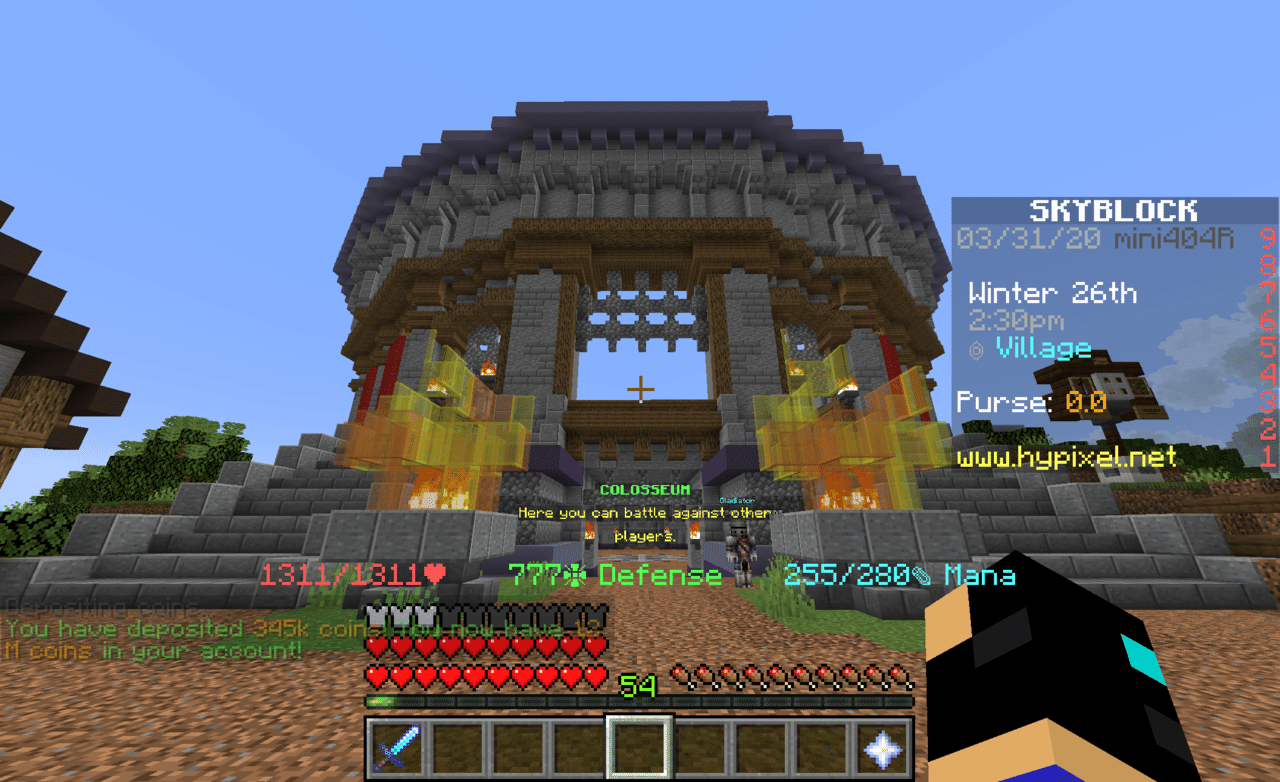Click the crosshair in the screen center
This screenshot has height=782, width=1280.
[x=640, y=388]
